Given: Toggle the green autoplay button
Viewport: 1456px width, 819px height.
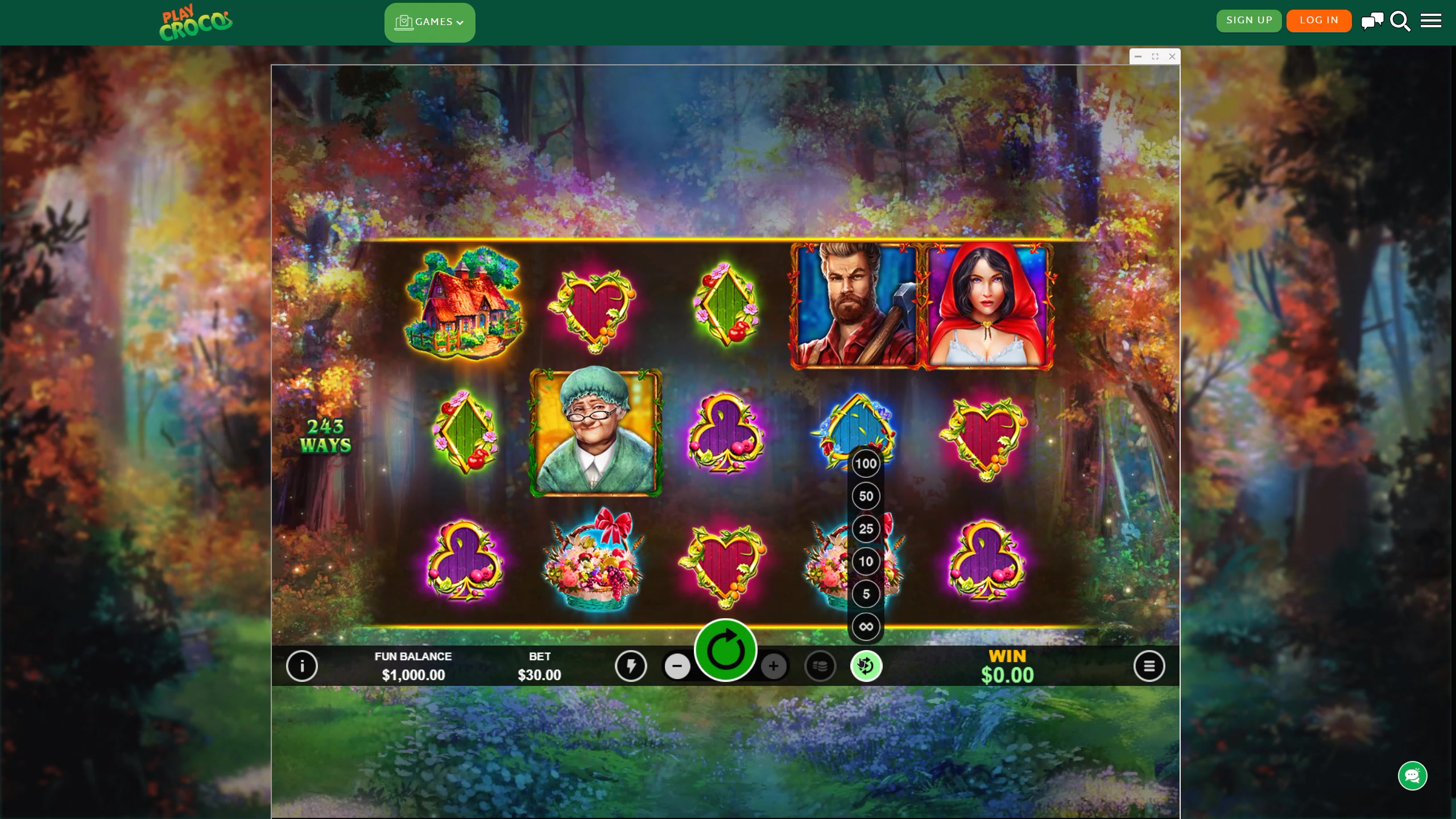Looking at the screenshot, I should pyautogui.click(x=866, y=666).
